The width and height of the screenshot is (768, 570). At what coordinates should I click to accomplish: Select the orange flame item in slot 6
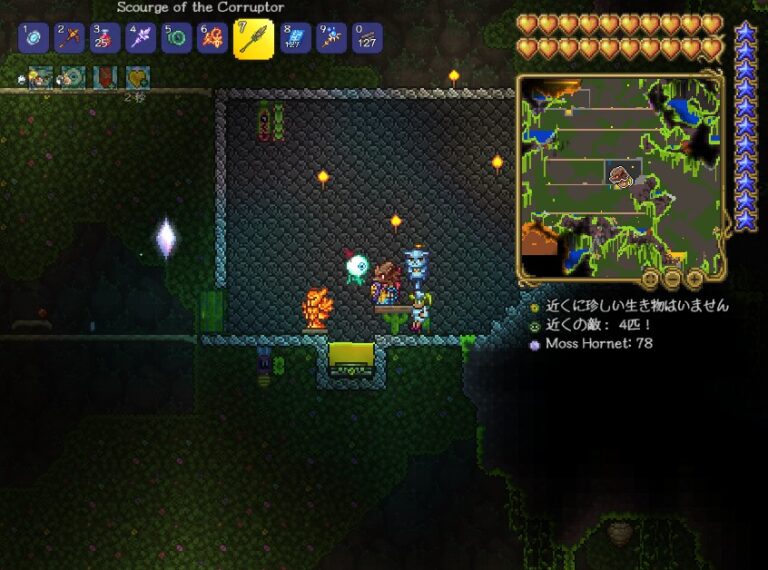212,39
